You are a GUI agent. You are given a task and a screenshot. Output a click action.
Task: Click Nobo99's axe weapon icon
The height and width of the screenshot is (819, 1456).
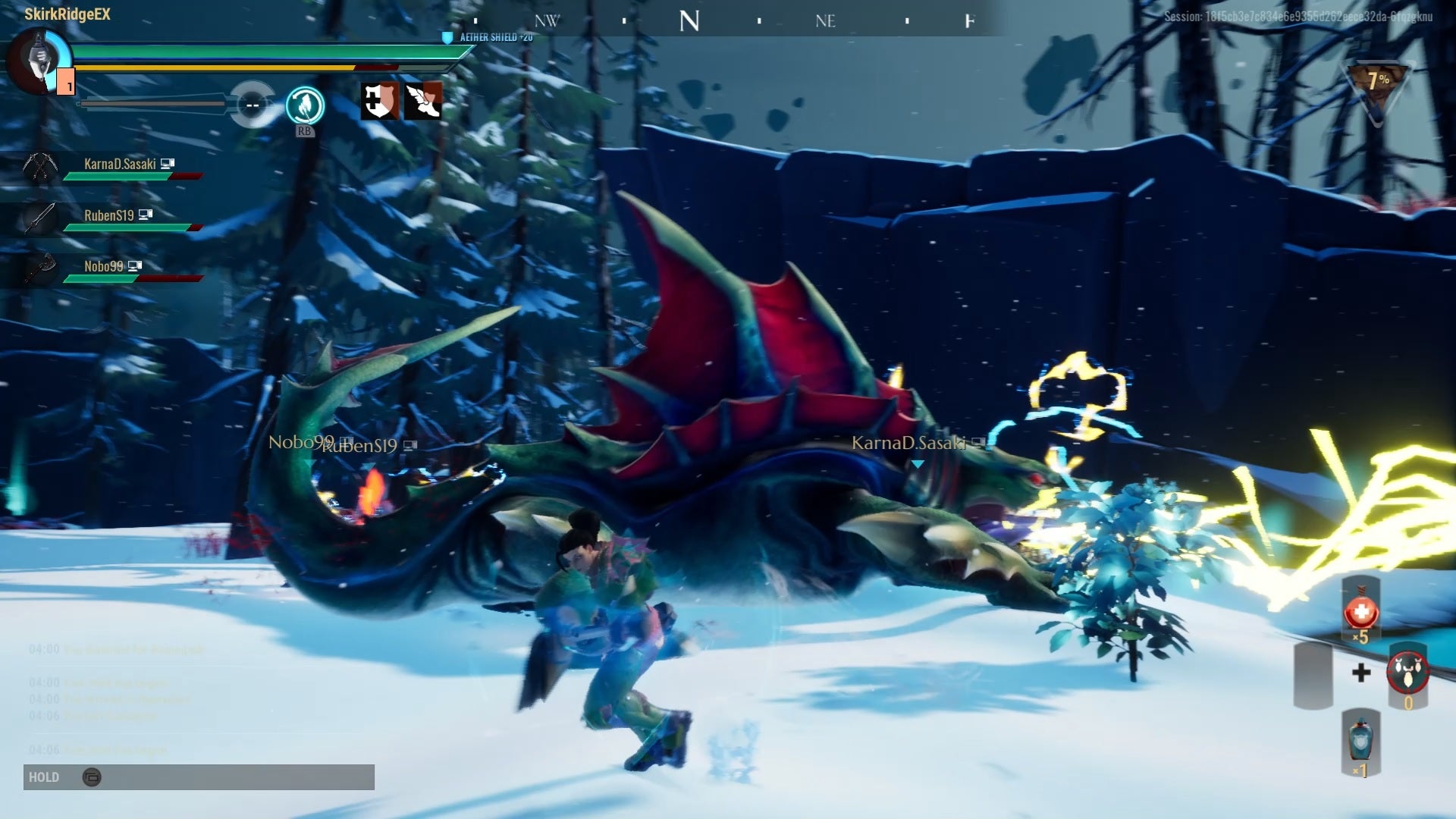42,268
